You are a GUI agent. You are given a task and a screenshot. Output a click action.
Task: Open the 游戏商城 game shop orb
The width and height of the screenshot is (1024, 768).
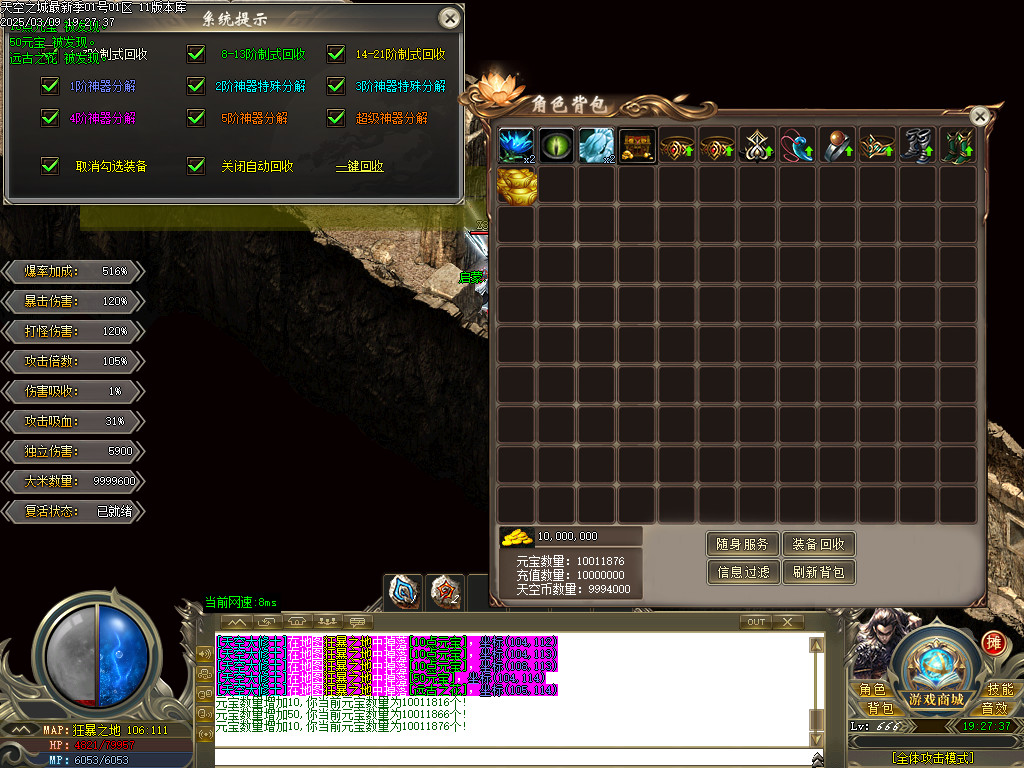pos(936,668)
